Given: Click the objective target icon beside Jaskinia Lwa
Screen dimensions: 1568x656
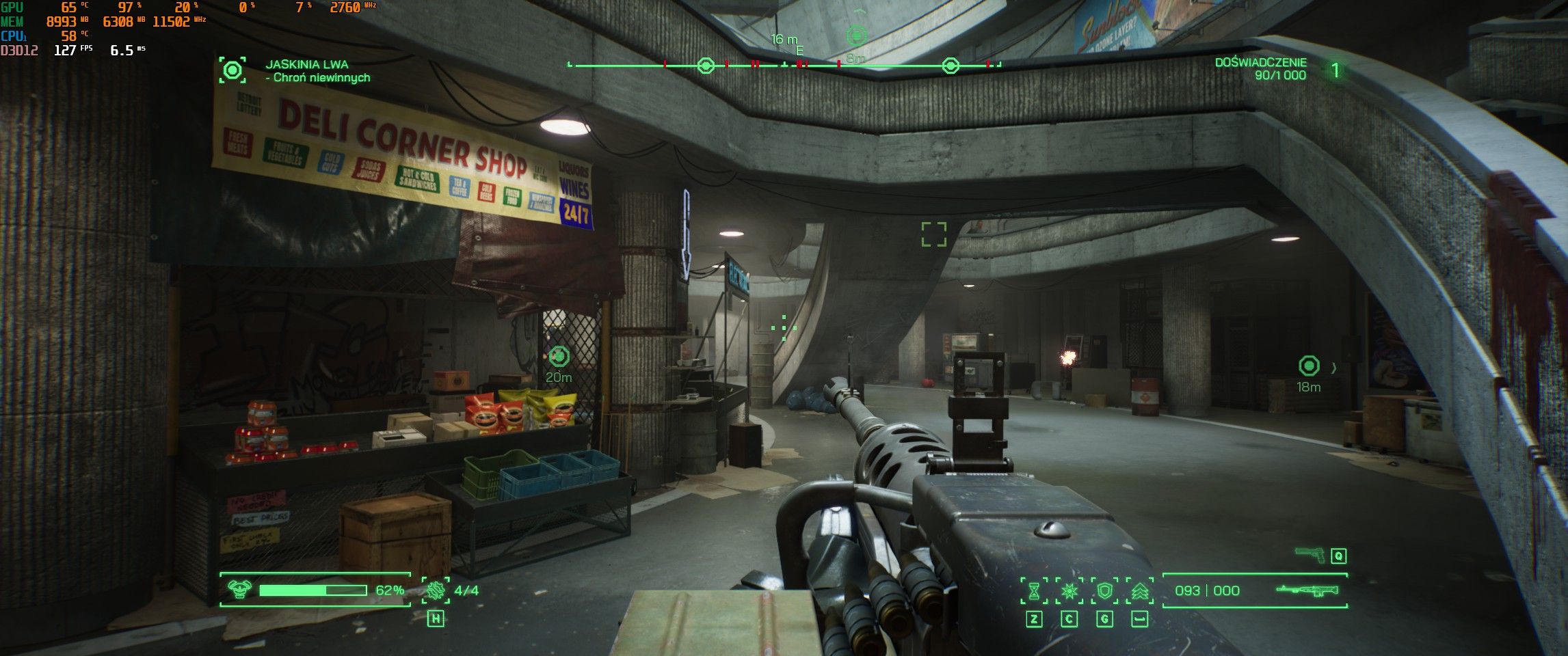Looking at the screenshot, I should point(232,70).
